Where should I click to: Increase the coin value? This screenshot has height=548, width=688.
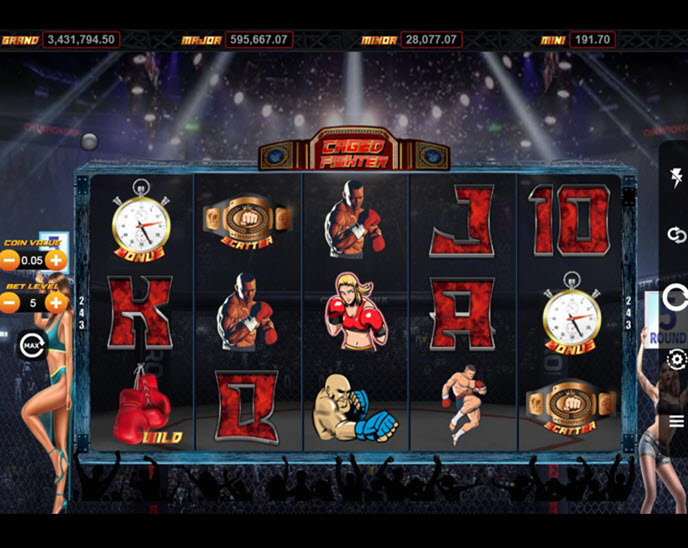(56, 260)
